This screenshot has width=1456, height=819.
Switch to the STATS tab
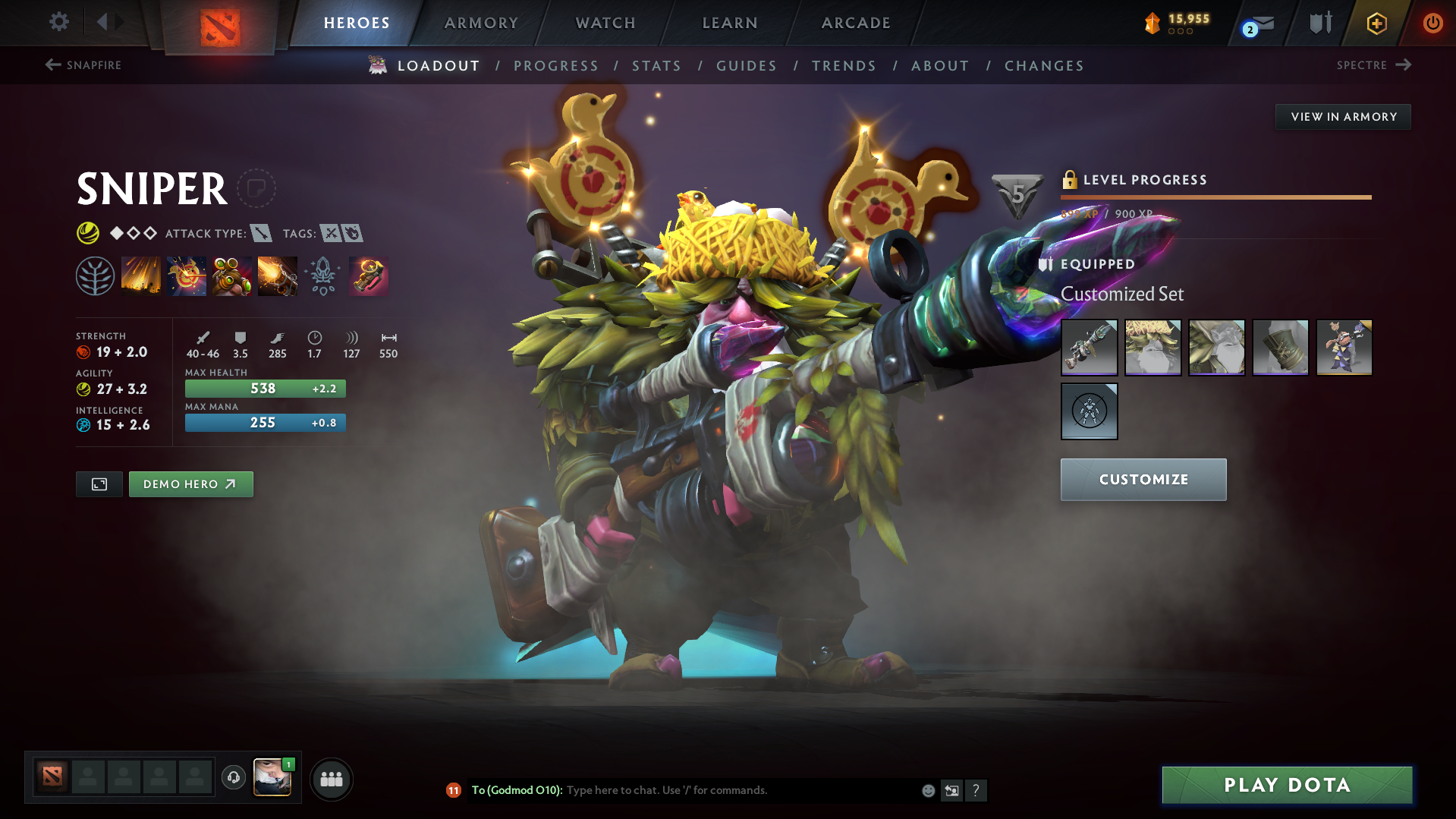[x=656, y=66]
